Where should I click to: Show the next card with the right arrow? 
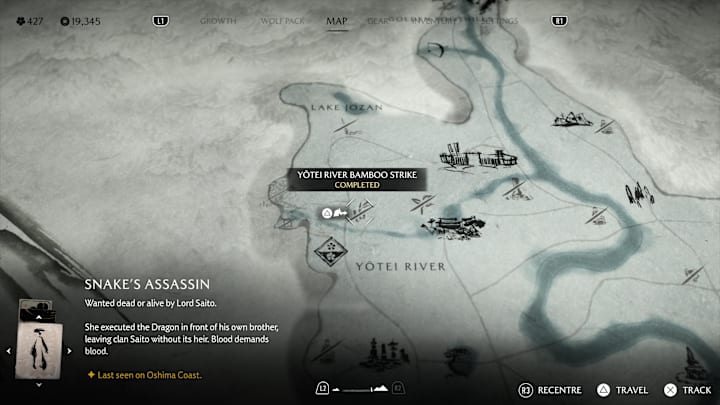click(x=69, y=350)
